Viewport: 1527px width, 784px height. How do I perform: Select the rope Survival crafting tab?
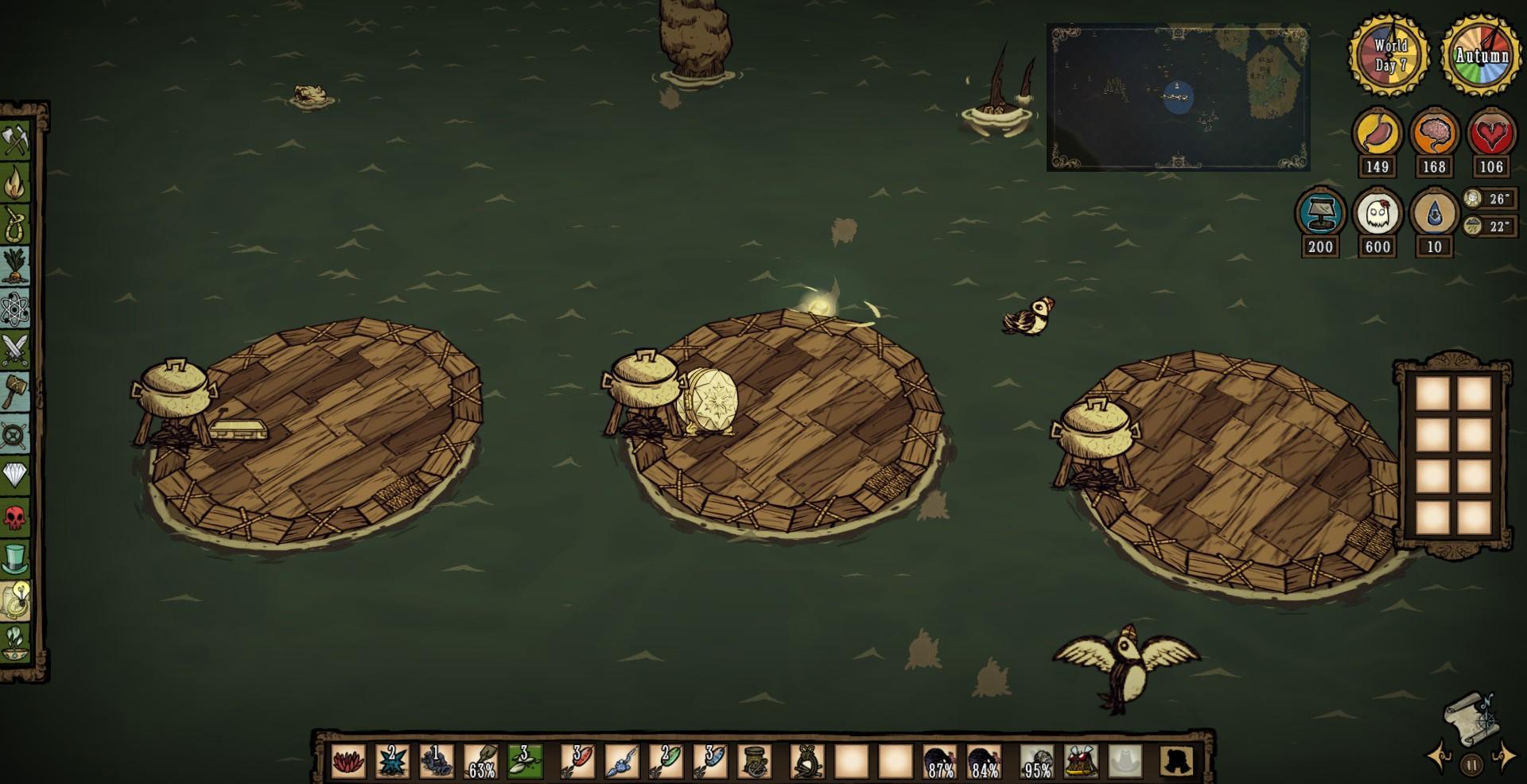point(16,225)
